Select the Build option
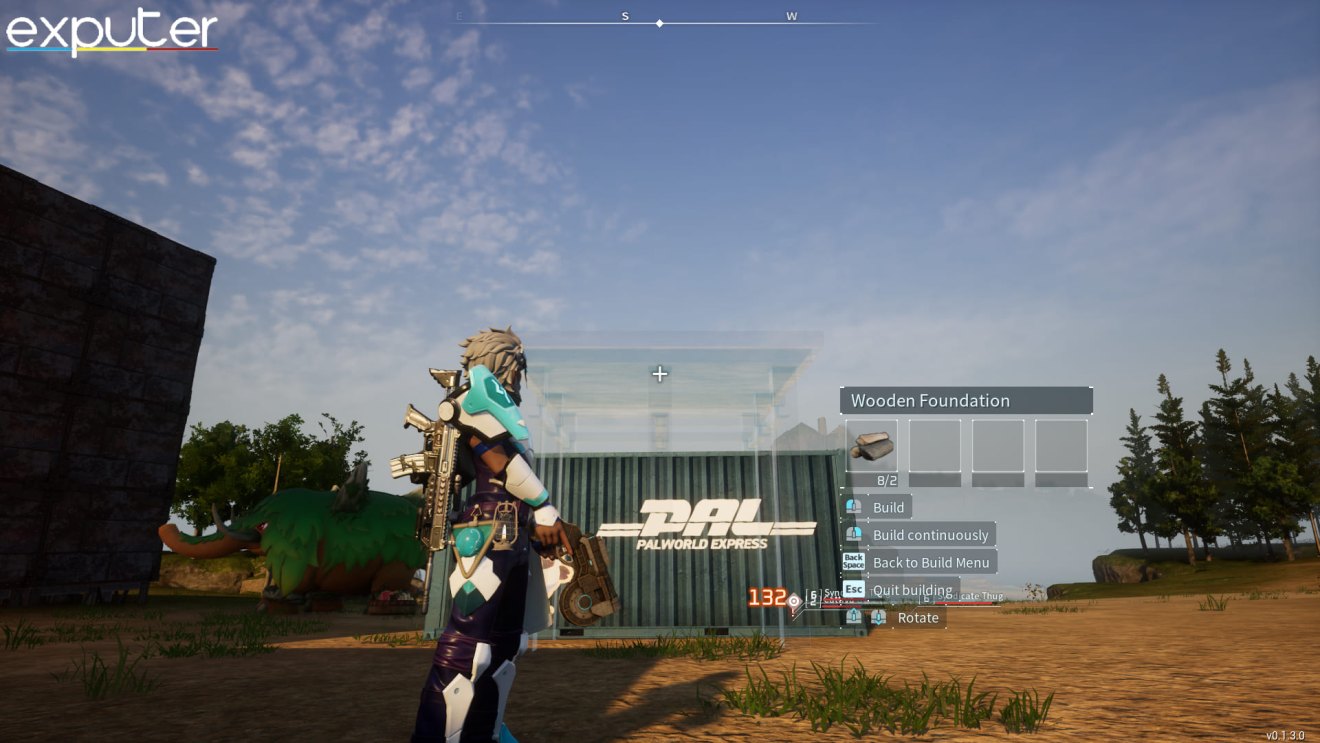Viewport: 1320px width, 743px height. pos(890,507)
